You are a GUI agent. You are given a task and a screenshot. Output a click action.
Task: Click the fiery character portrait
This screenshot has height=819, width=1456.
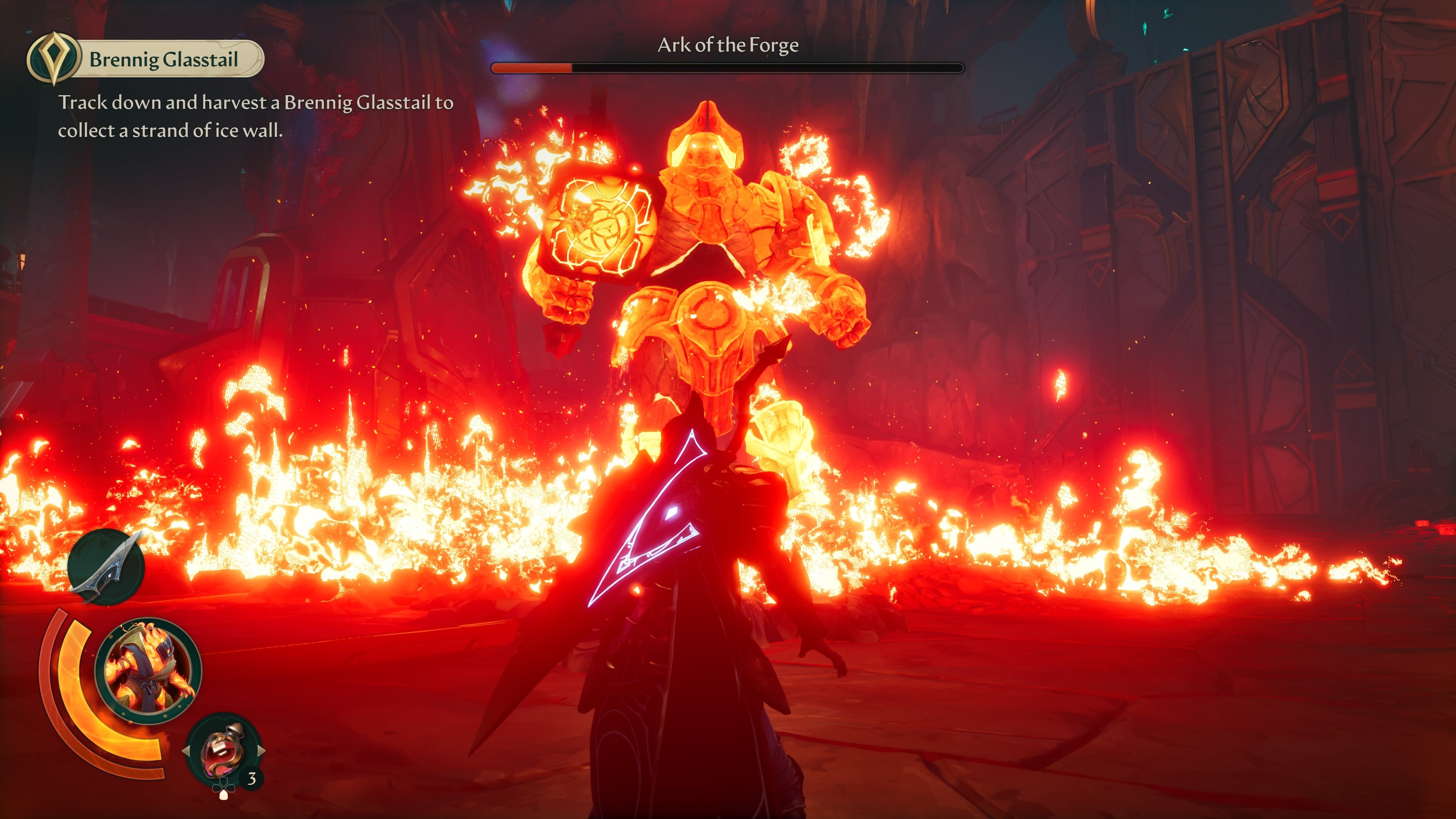click(148, 671)
